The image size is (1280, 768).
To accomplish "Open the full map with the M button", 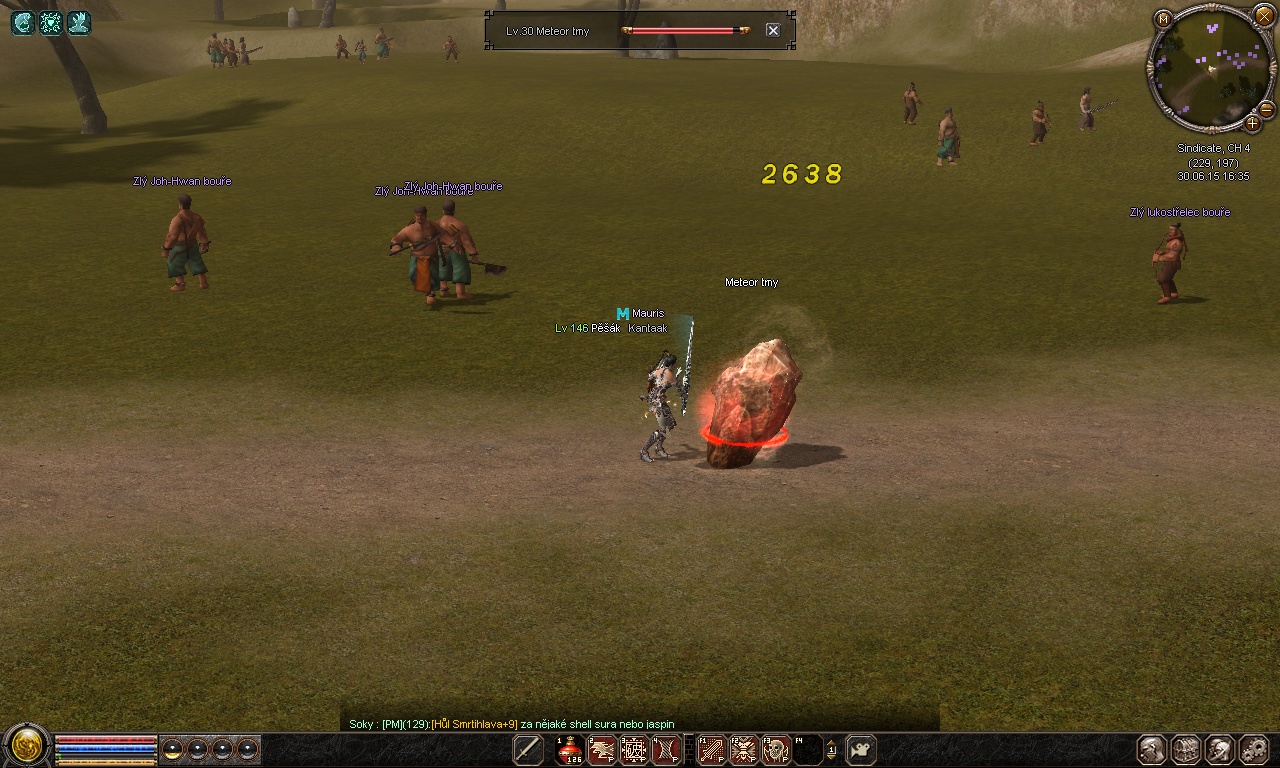I will click(1163, 19).
